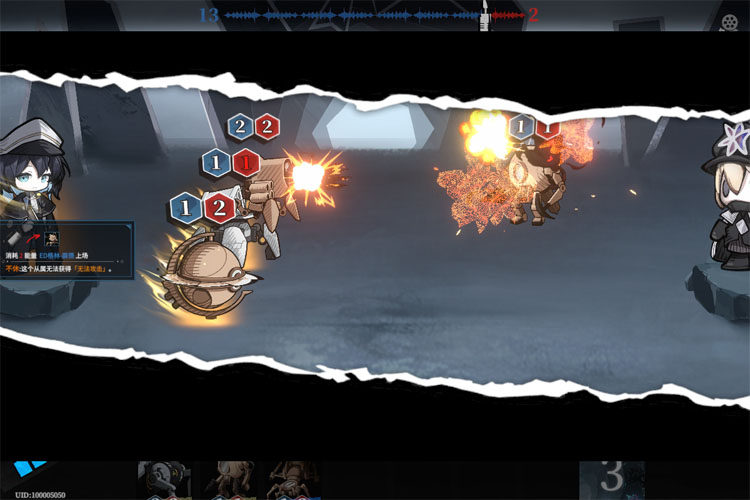Select the round dome-shaped minion with 1/2 stats
Screen dimensions: 750x500
[208, 274]
